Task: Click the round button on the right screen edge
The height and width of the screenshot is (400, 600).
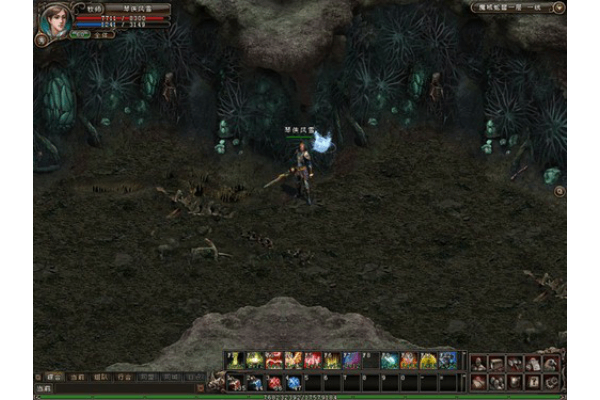Action: tap(559, 190)
